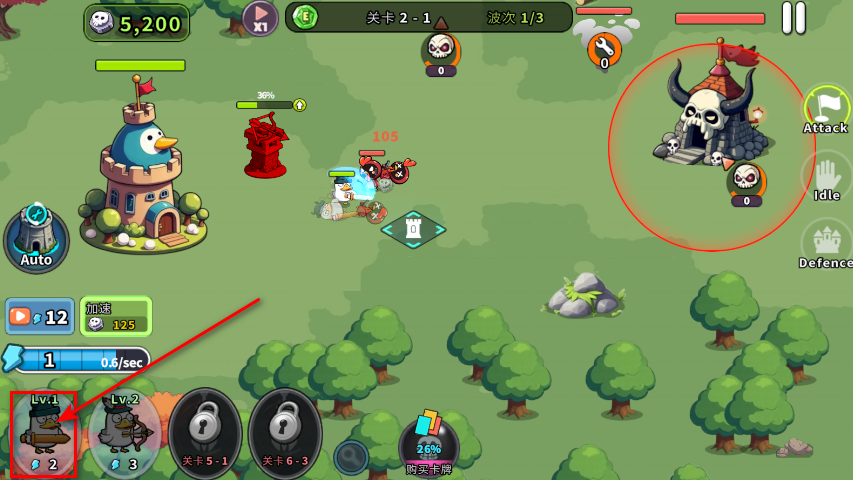
Task: Tap the locked 关卡 6-3 card slot
Action: pyautogui.click(x=285, y=434)
